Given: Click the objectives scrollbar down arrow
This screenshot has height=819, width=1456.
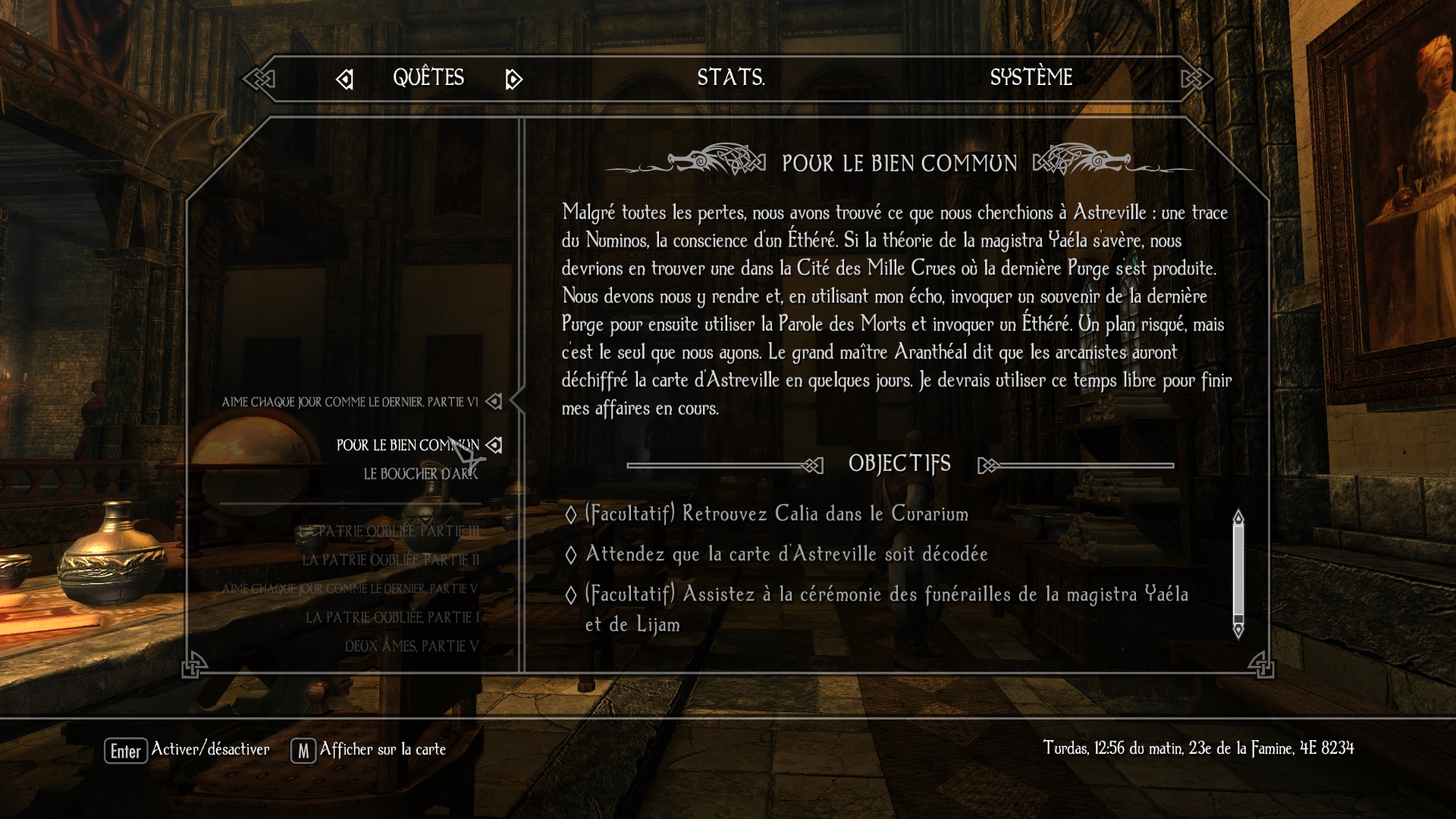Looking at the screenshot, I should pos(1238,629).
